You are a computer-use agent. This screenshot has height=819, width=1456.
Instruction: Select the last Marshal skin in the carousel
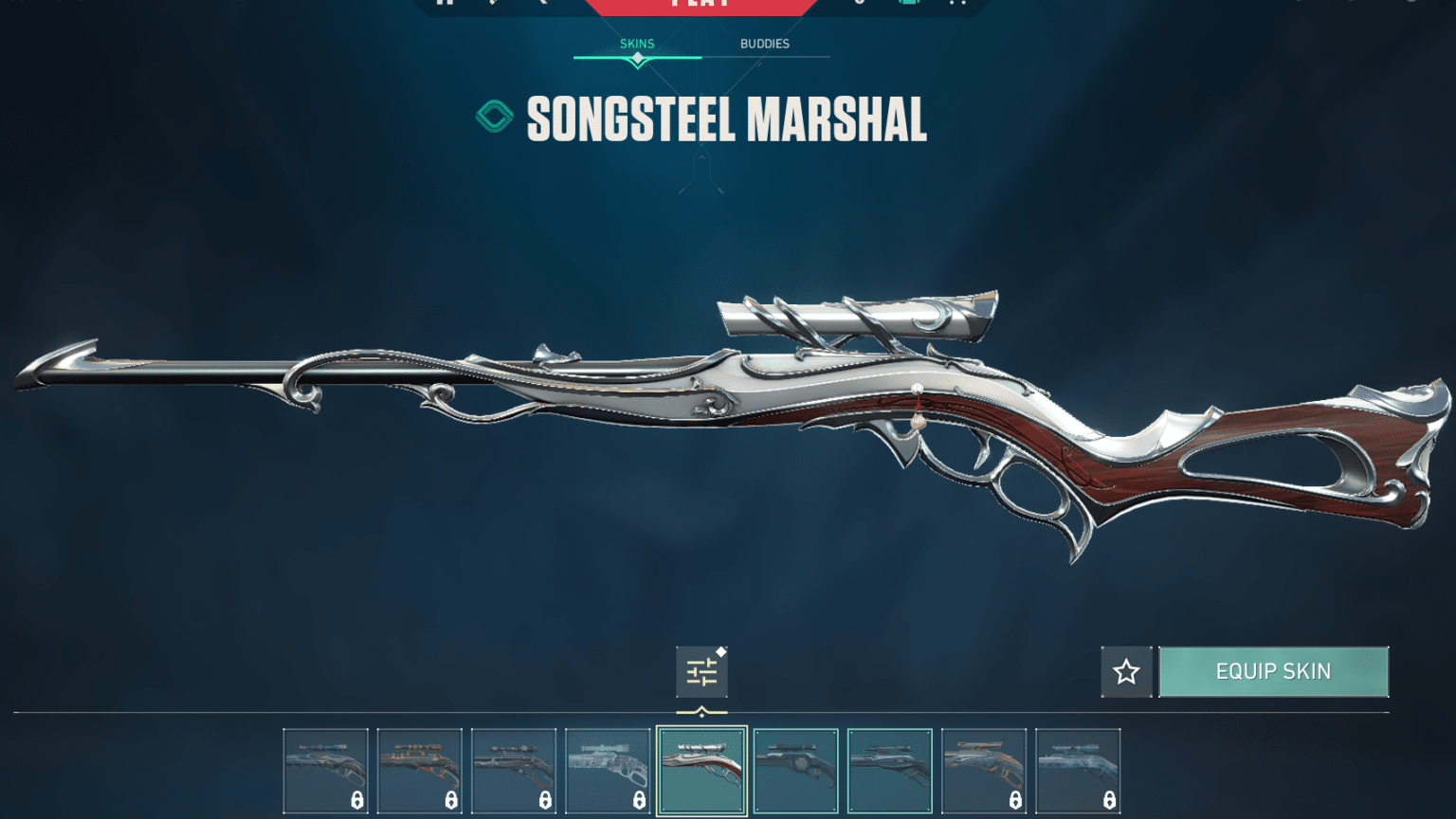pos(1078,768)
